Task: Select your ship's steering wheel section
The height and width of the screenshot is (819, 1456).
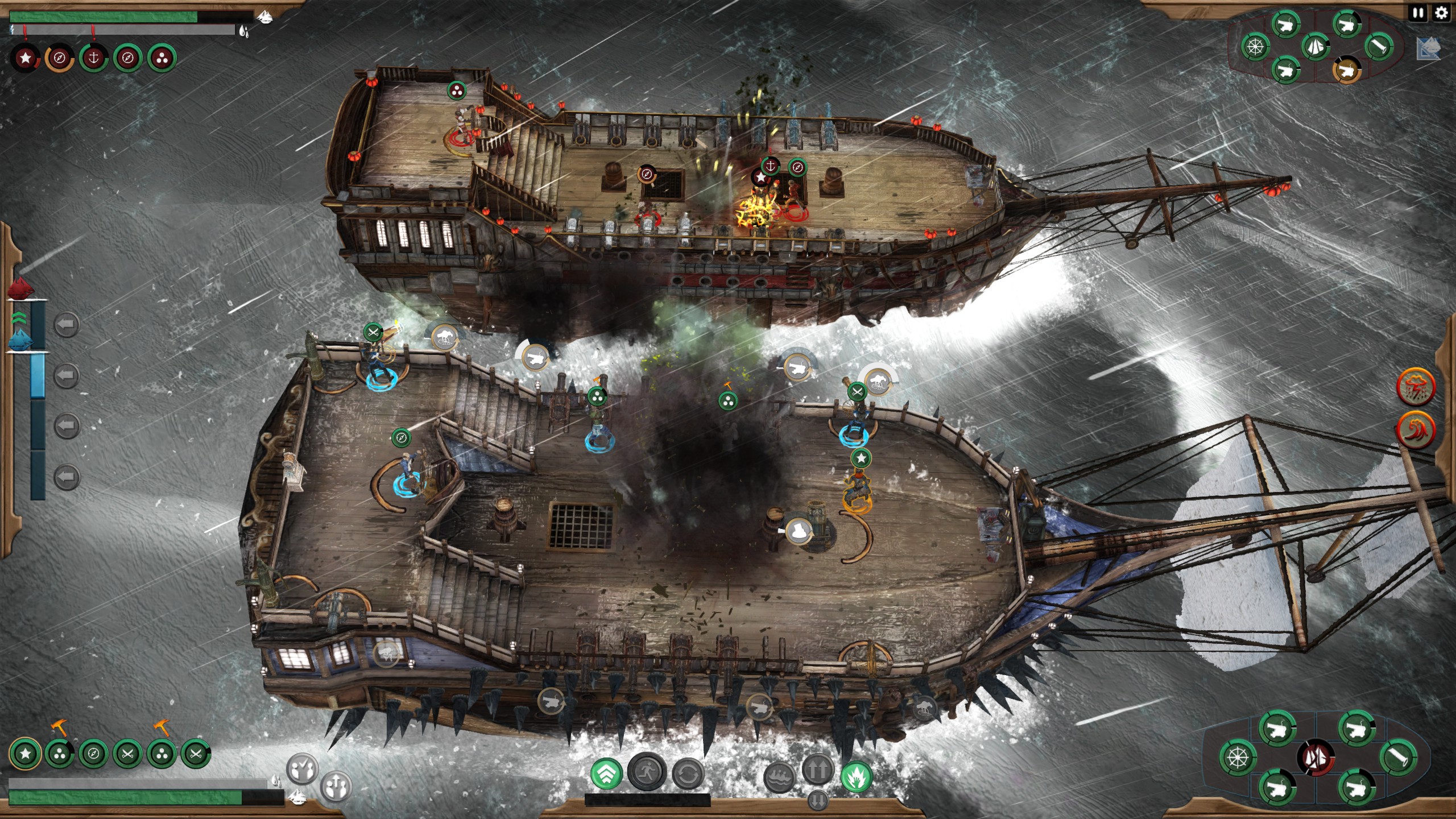Action: (x=1237, y=758)
